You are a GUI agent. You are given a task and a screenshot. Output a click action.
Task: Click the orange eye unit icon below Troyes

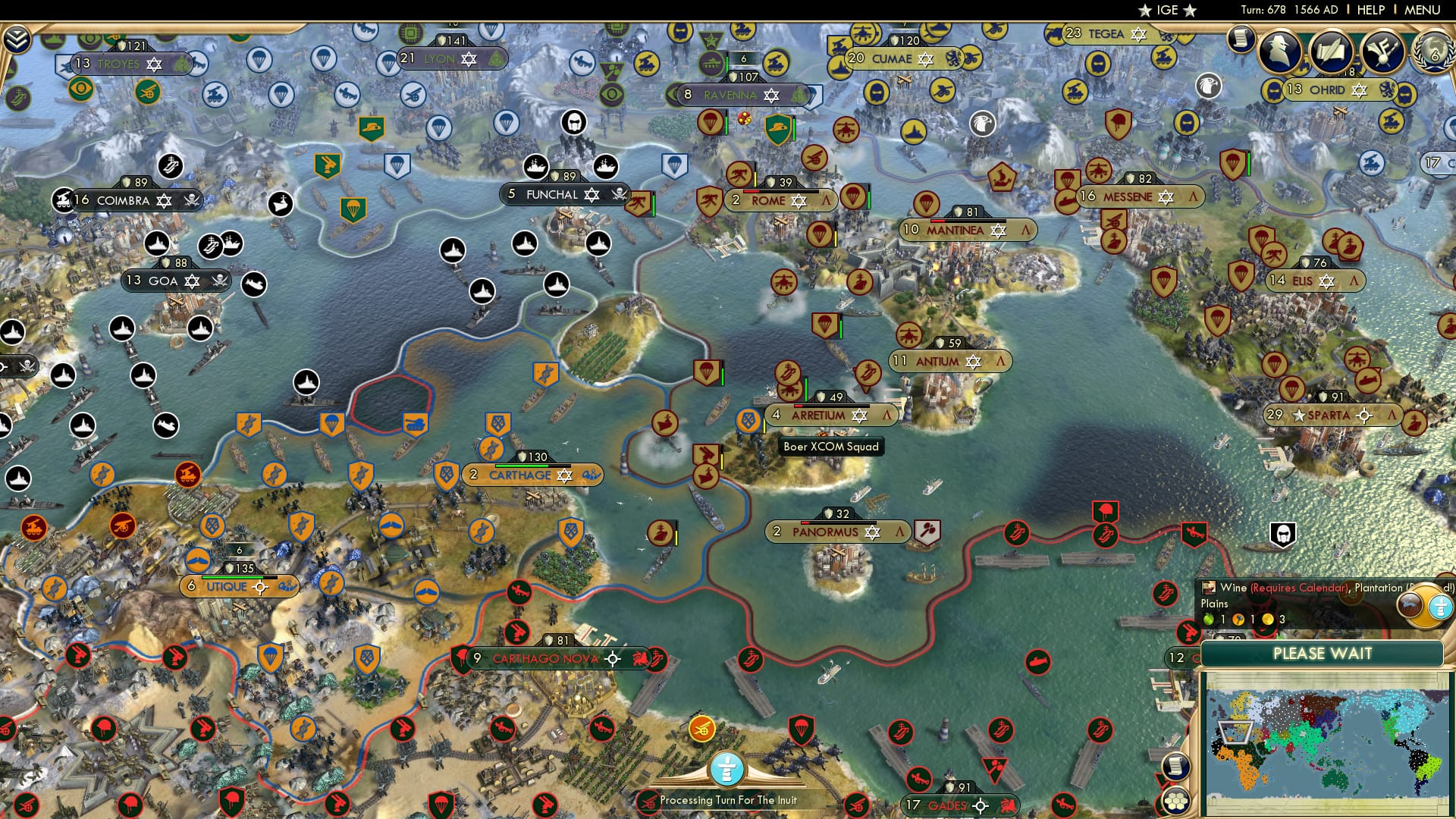coord(81,89)
